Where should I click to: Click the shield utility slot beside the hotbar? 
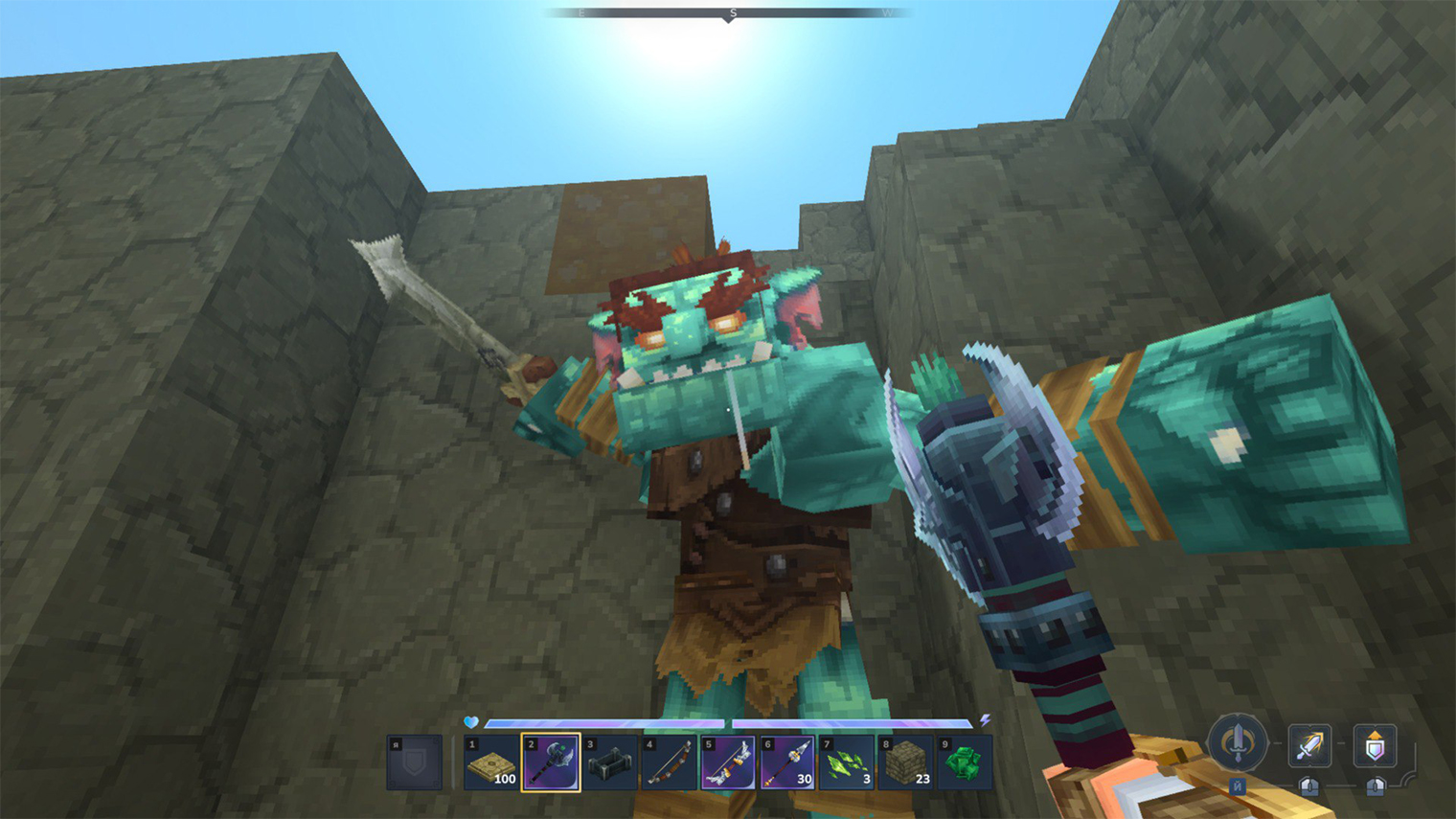[x=415, y=763]
